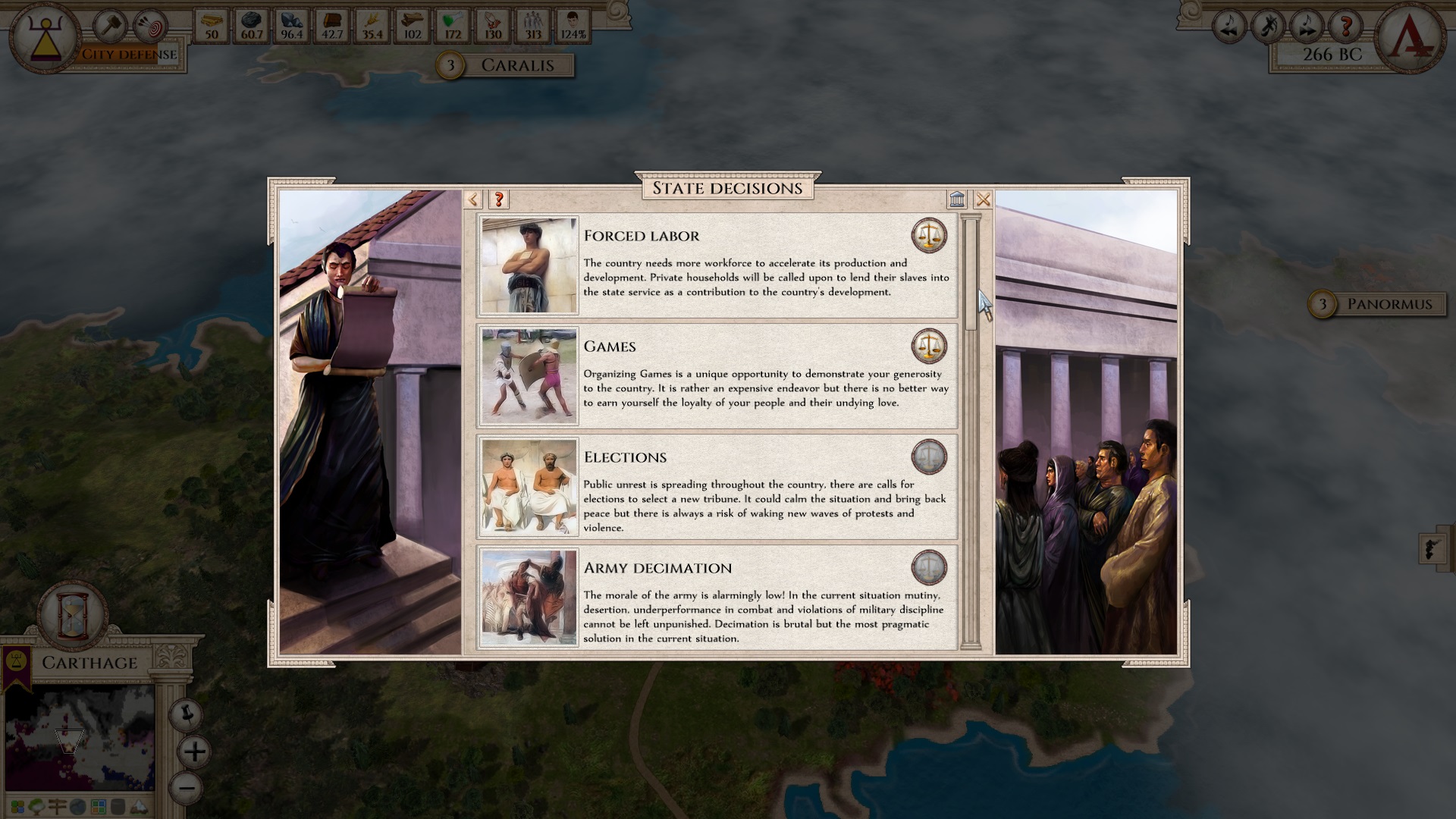1456x819 pixels.
Task: Zoom in using the minimap plus button
Action: pos(194,753)
